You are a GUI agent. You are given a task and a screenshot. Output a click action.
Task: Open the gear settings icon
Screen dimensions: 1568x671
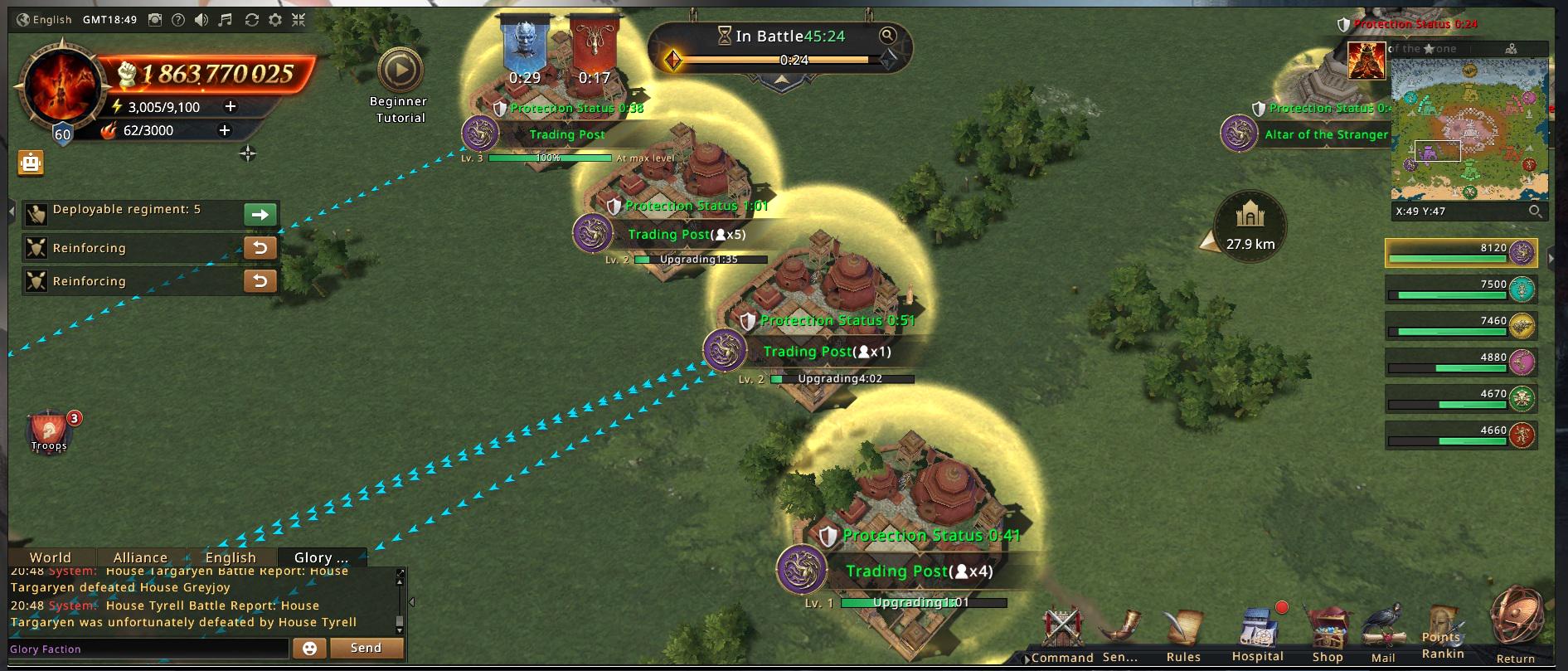[275, 20]
